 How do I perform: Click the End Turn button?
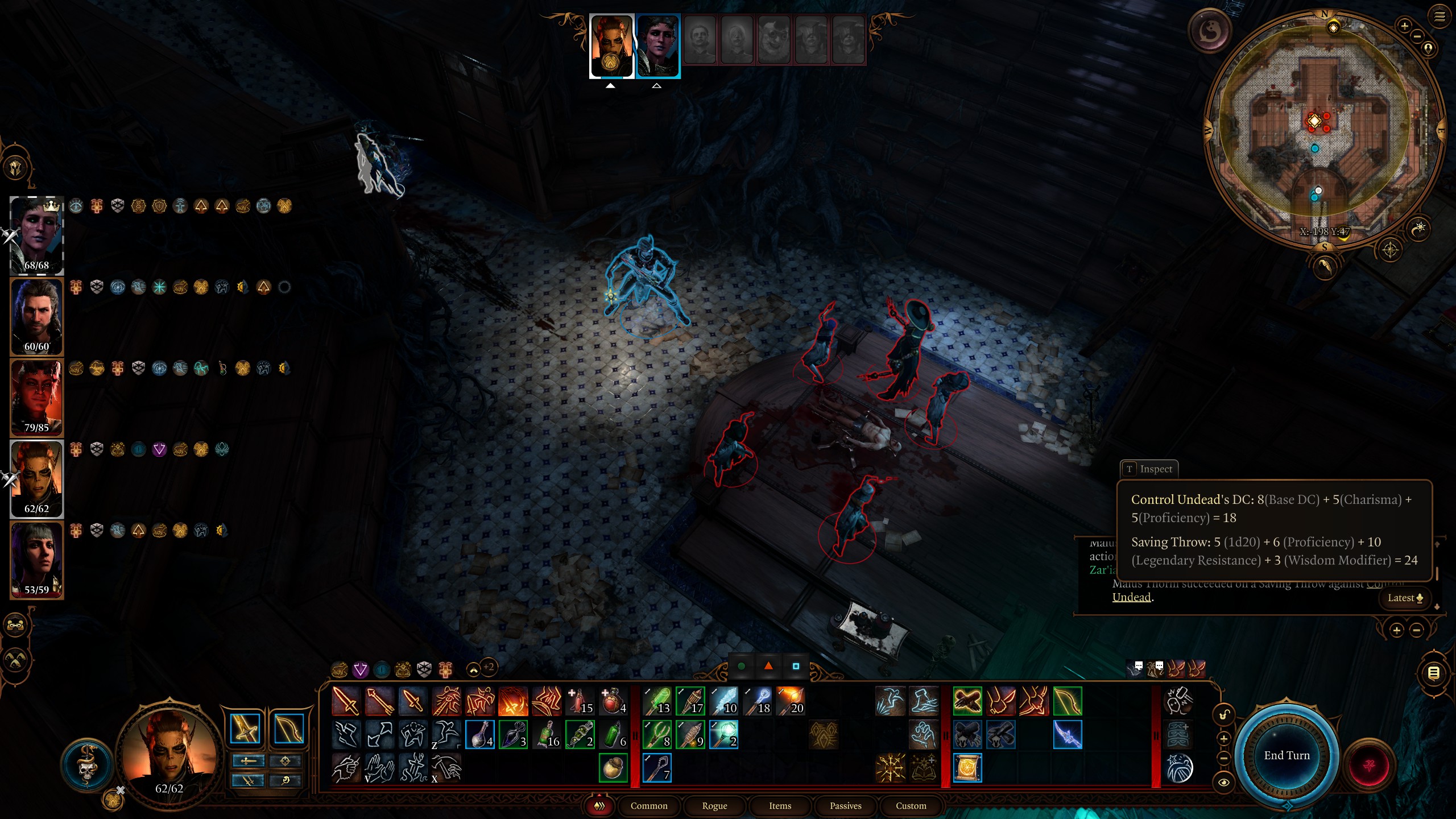[x=1287, y=756]
